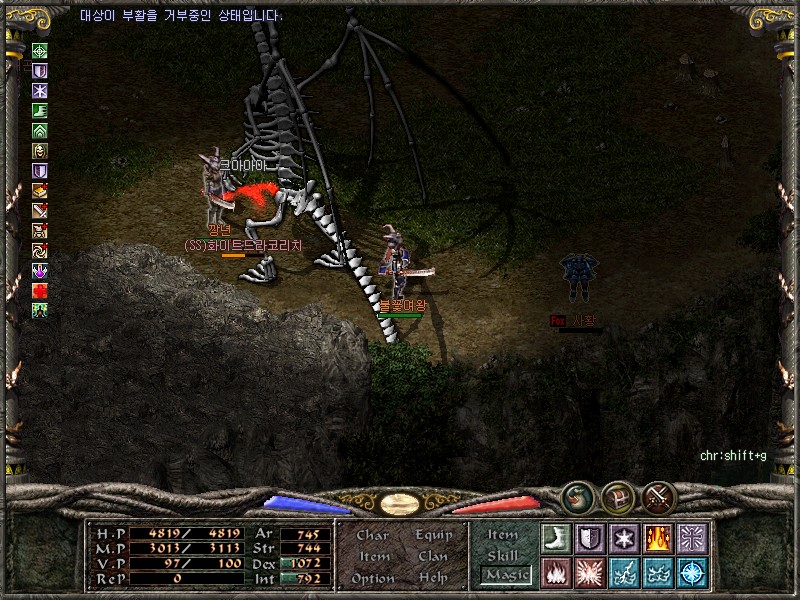Cast the white boot spell
Image resolution: width=800 pixels, height=600 pixels.
pos(555,538)
